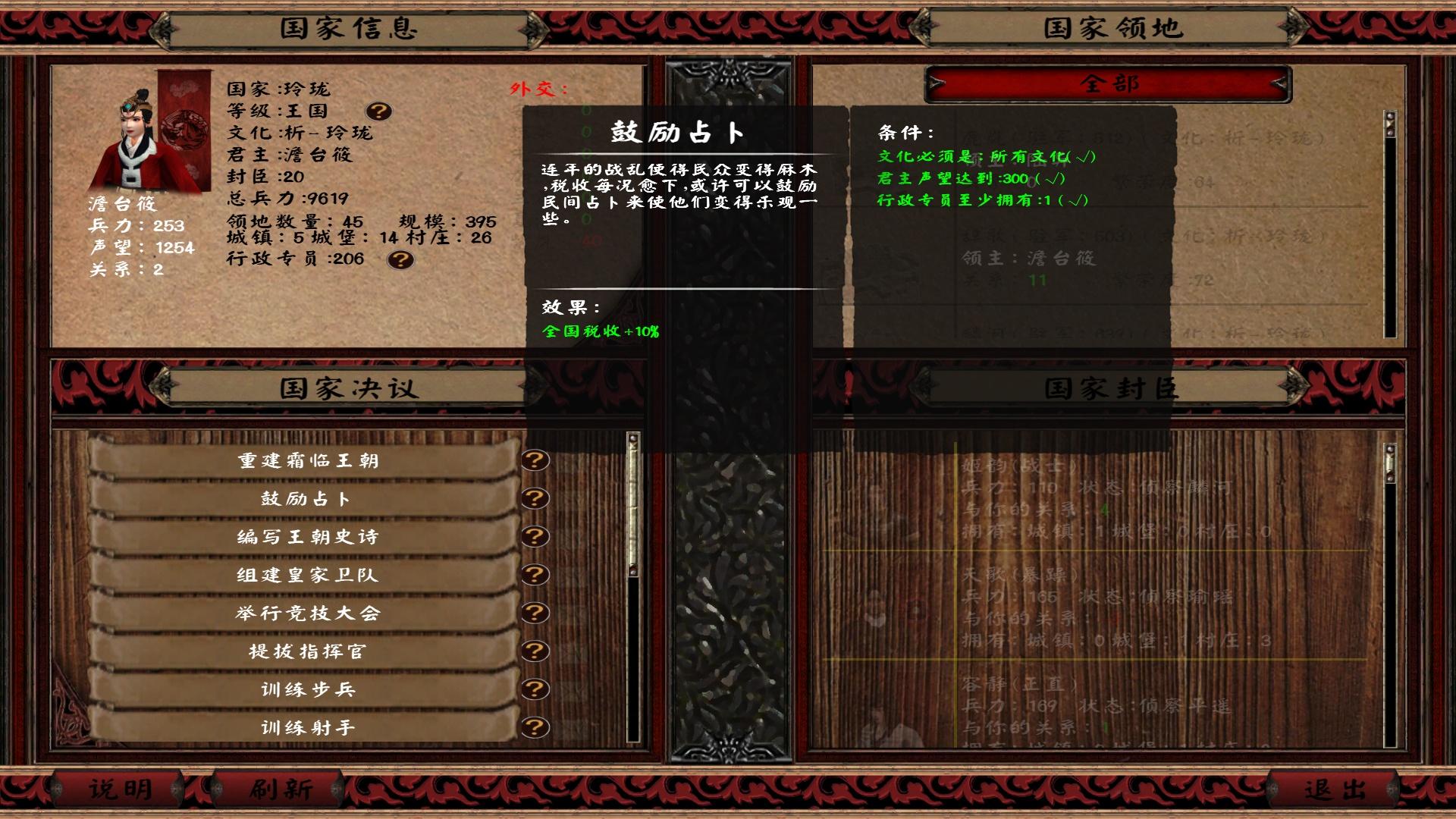
Task: Click the portrait of ruler 澹台筱
Action: click(136, 140)
